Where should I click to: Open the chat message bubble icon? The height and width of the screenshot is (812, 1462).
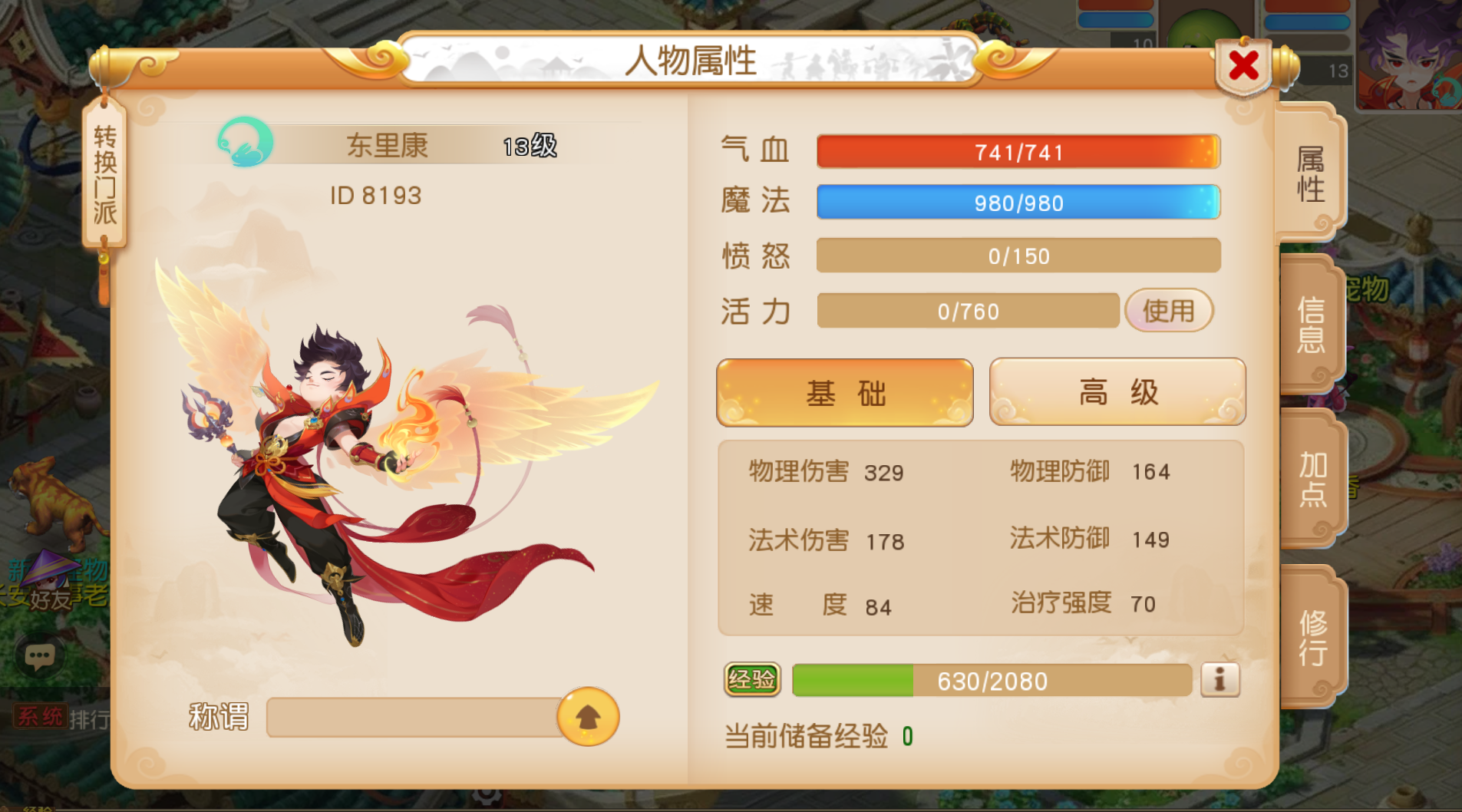(x=39, y=656)
